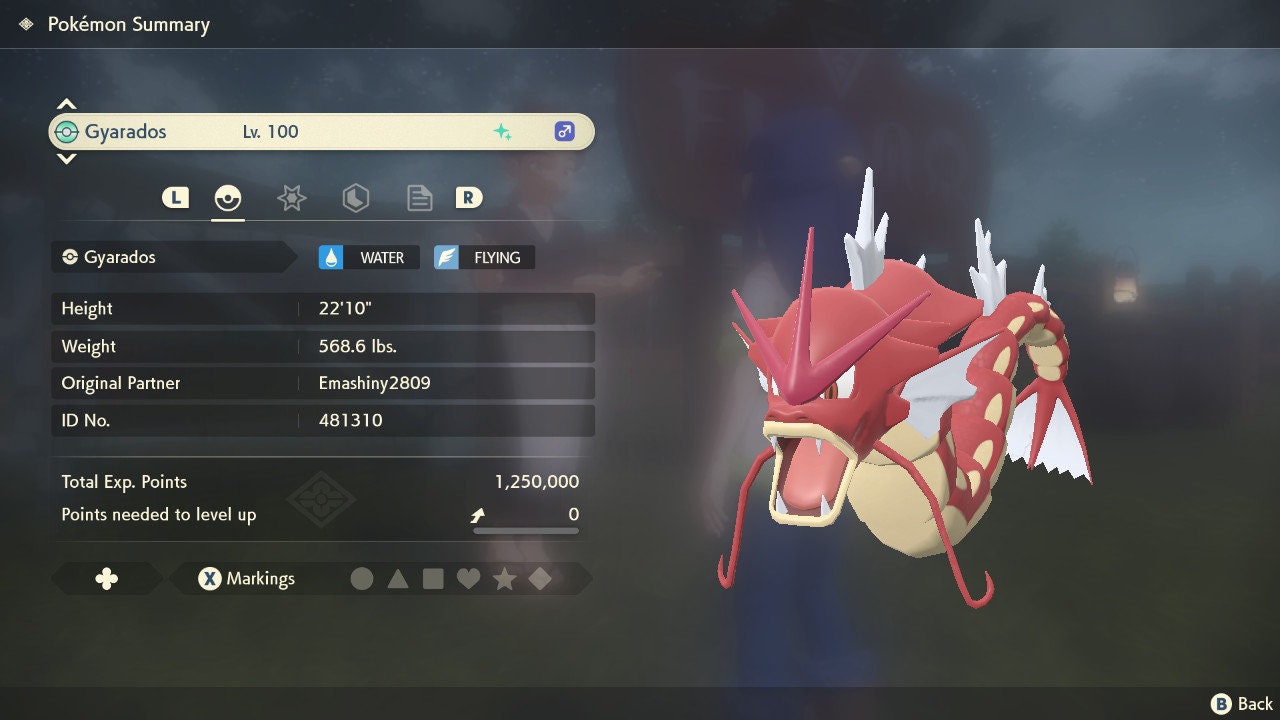Switch to the starburst stats tab
The height and width of the screenshot is (720, 1280).
click(x=291, y=198)
